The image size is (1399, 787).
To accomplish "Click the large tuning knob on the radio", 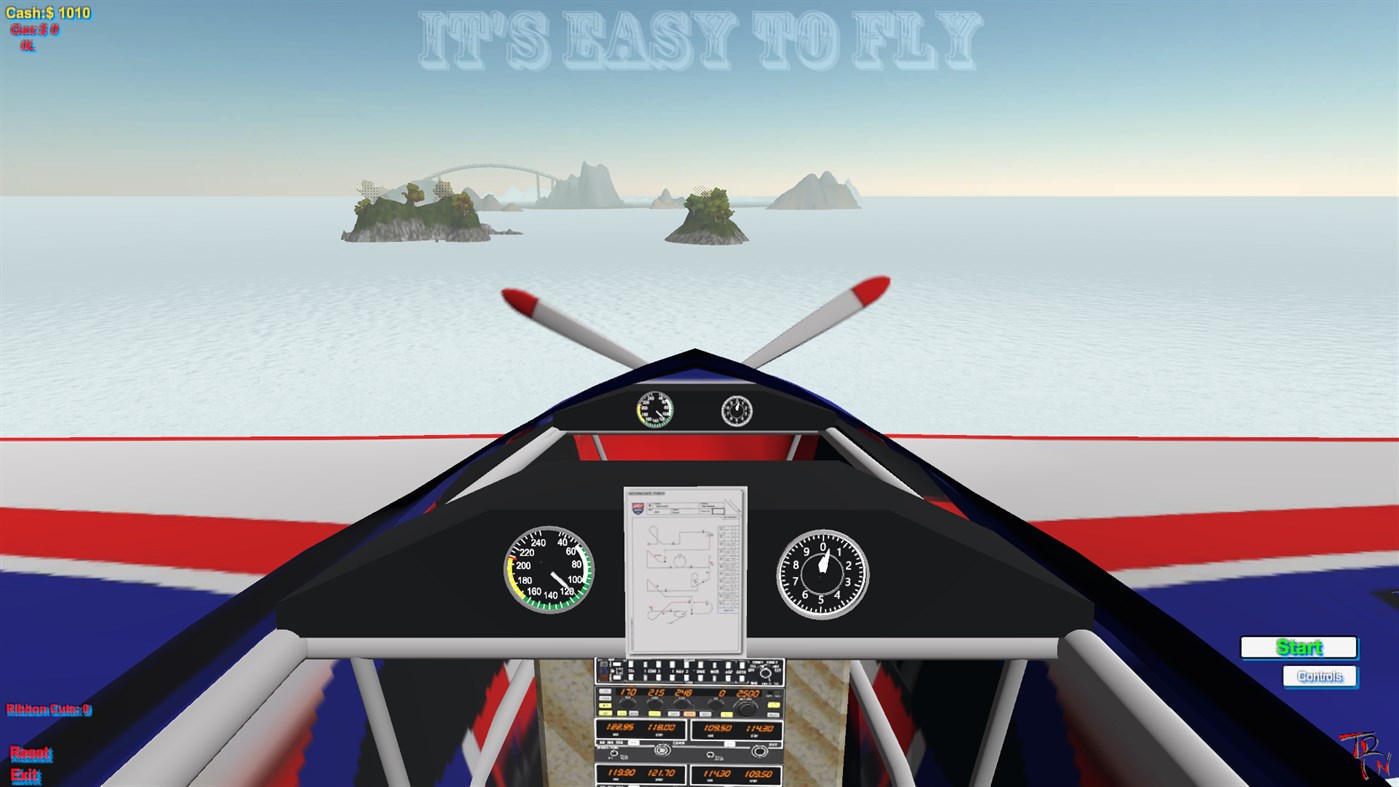I will [x=746, y=708].
